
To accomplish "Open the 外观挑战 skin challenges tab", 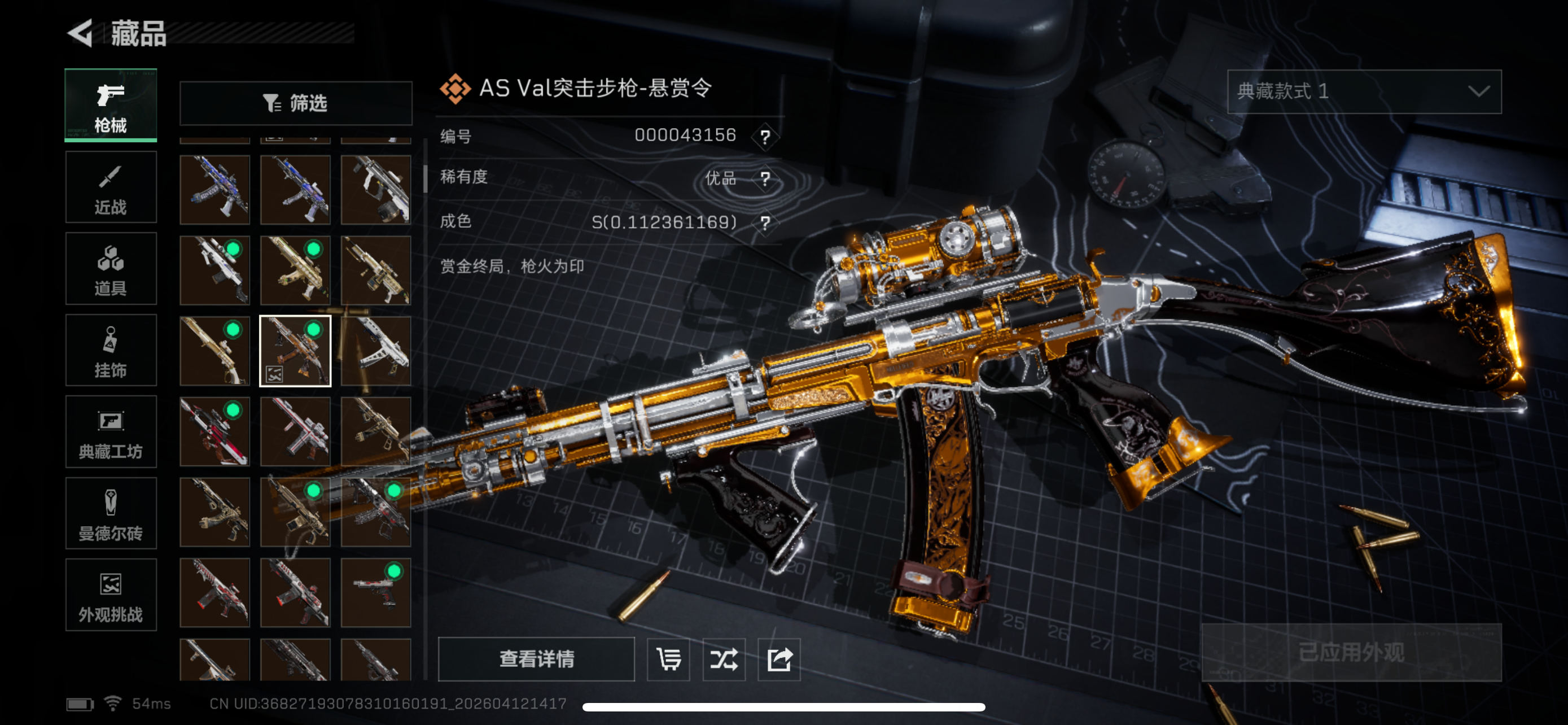I will [111, 595].
